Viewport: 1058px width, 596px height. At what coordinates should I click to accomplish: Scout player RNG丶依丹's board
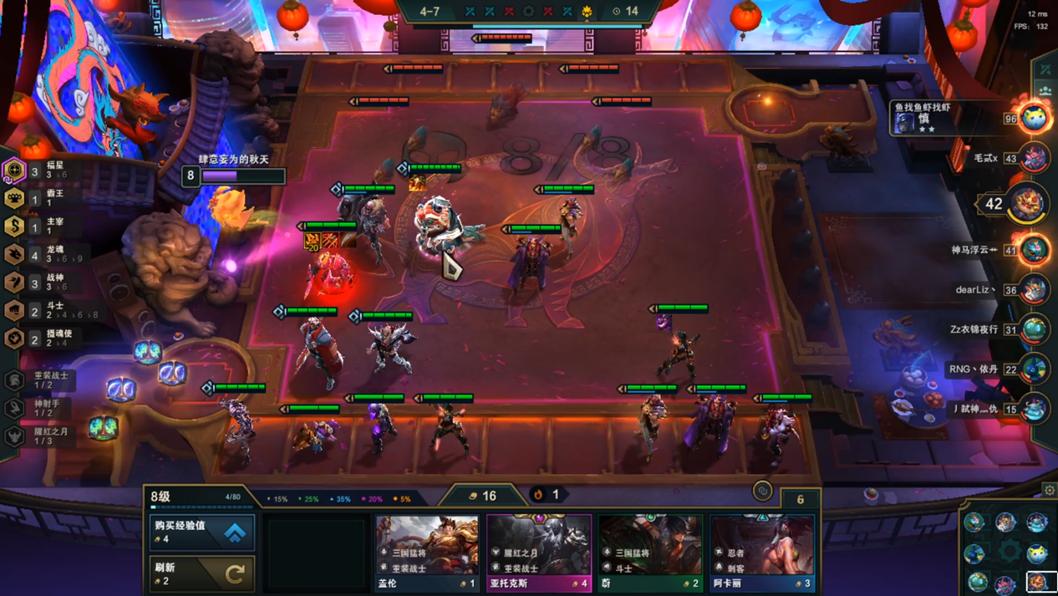click(1034, 369)
